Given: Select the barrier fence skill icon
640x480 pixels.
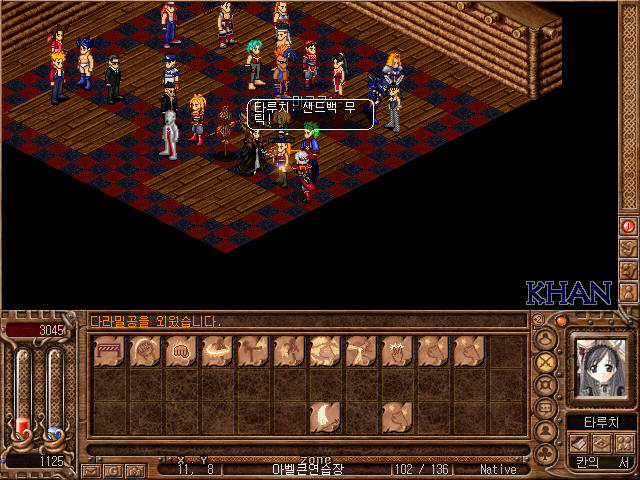Looking at the screenshot, I should [x=109, y=351].
